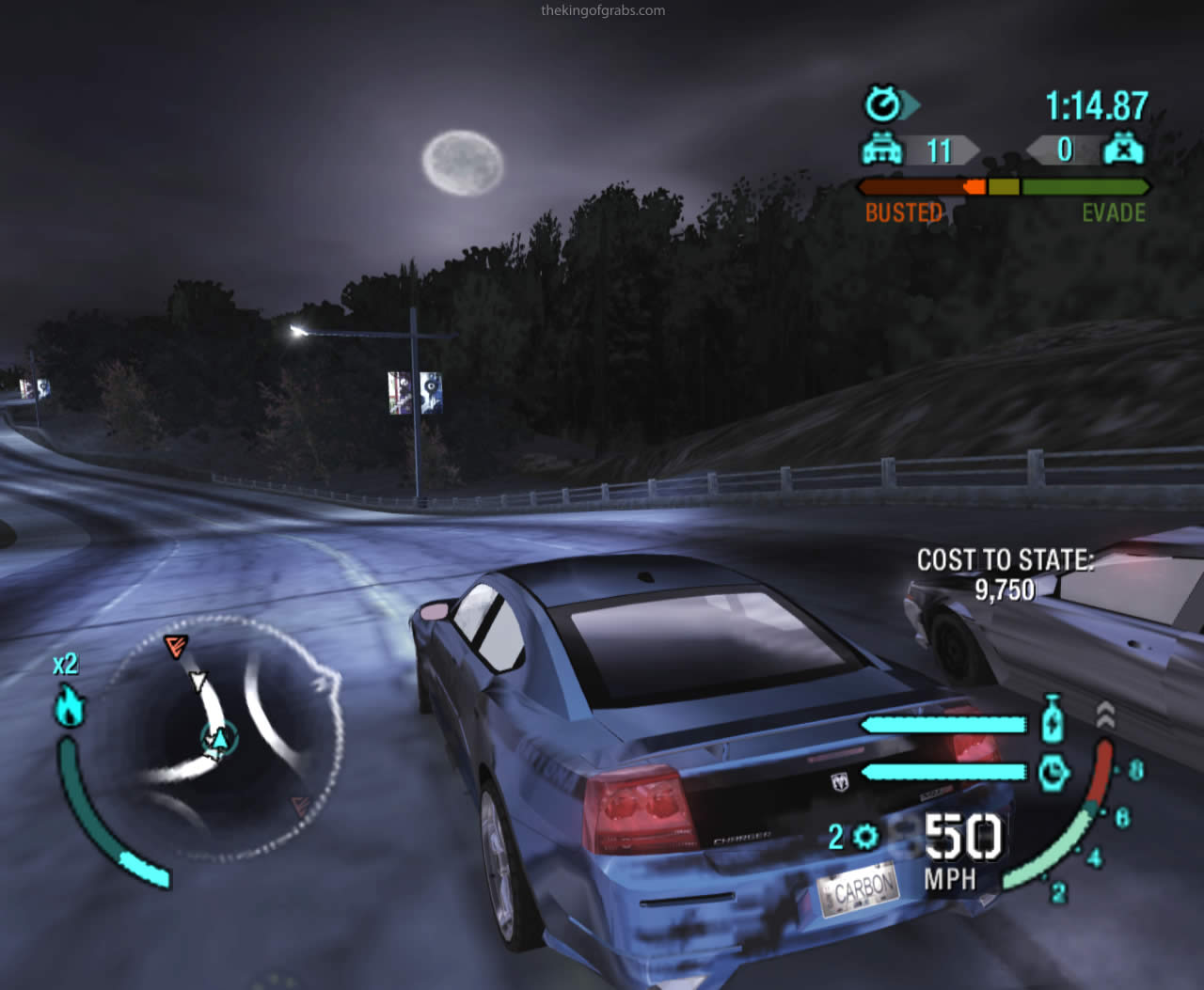The image size is (1204, 990).
Task: Activate the speedbreaker clock icon
Action: coord(1053,772)
